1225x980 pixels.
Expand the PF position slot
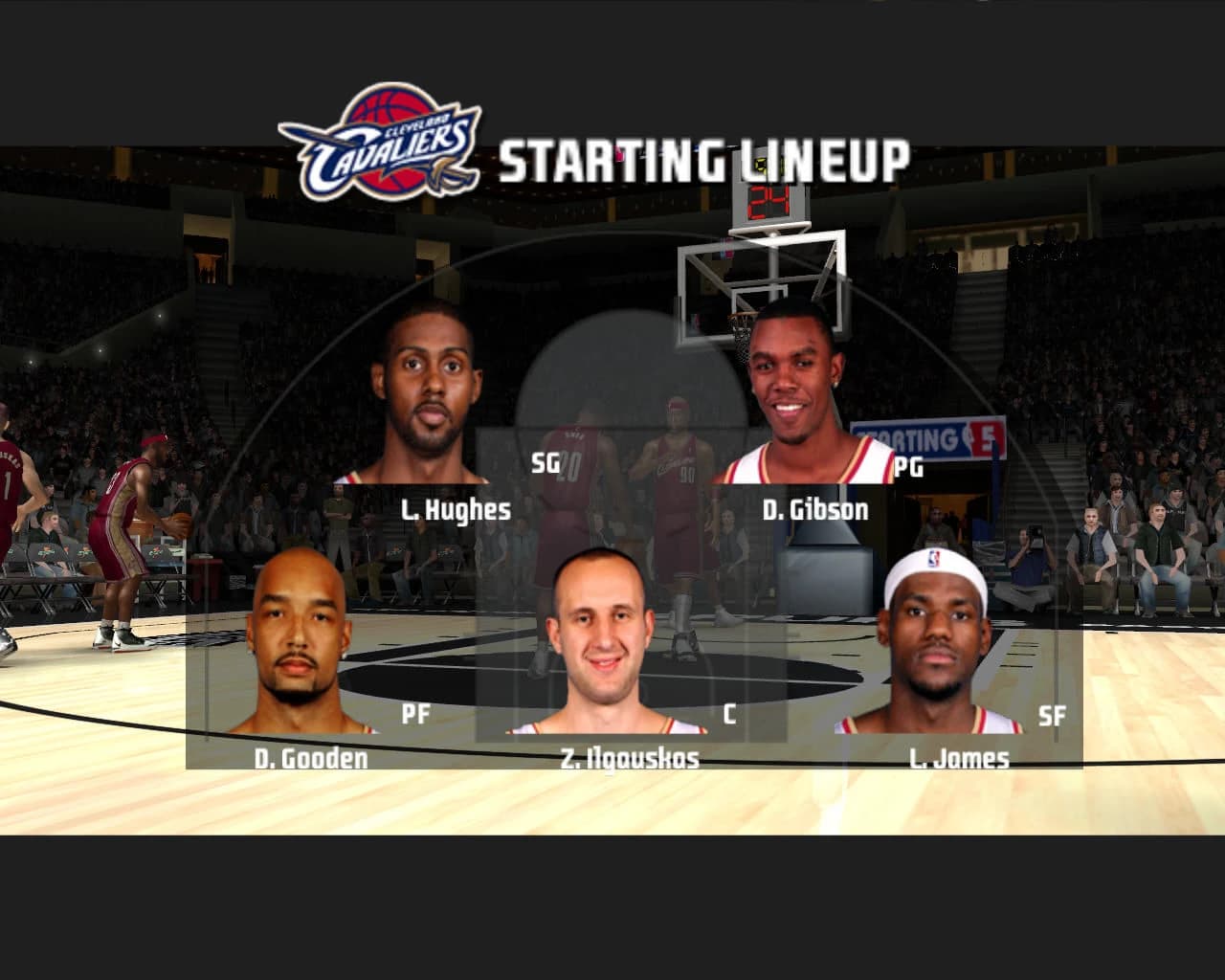coord(417,712)
